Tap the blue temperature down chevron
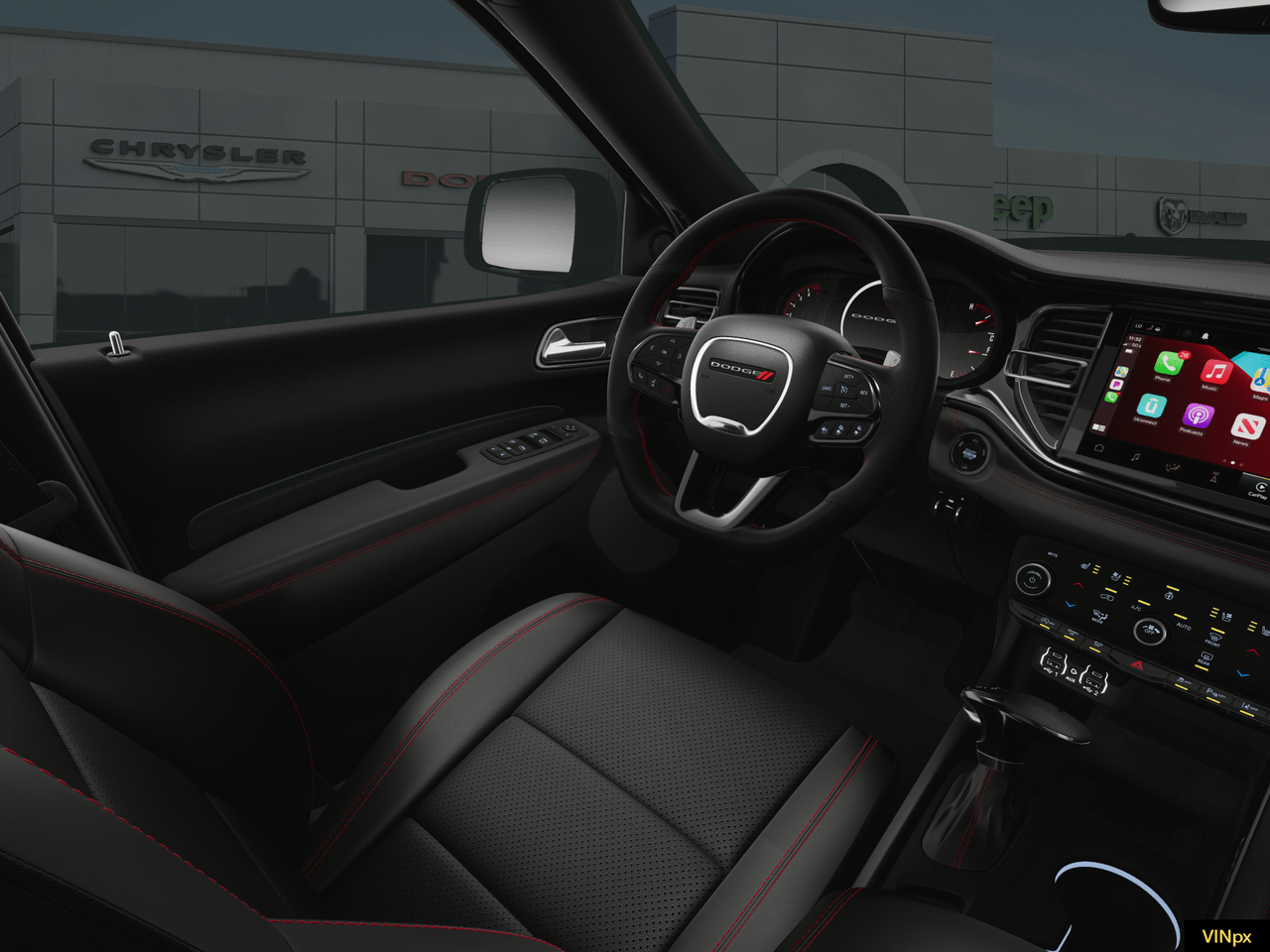The image size is (1270, 952). tap(1070, 606)
